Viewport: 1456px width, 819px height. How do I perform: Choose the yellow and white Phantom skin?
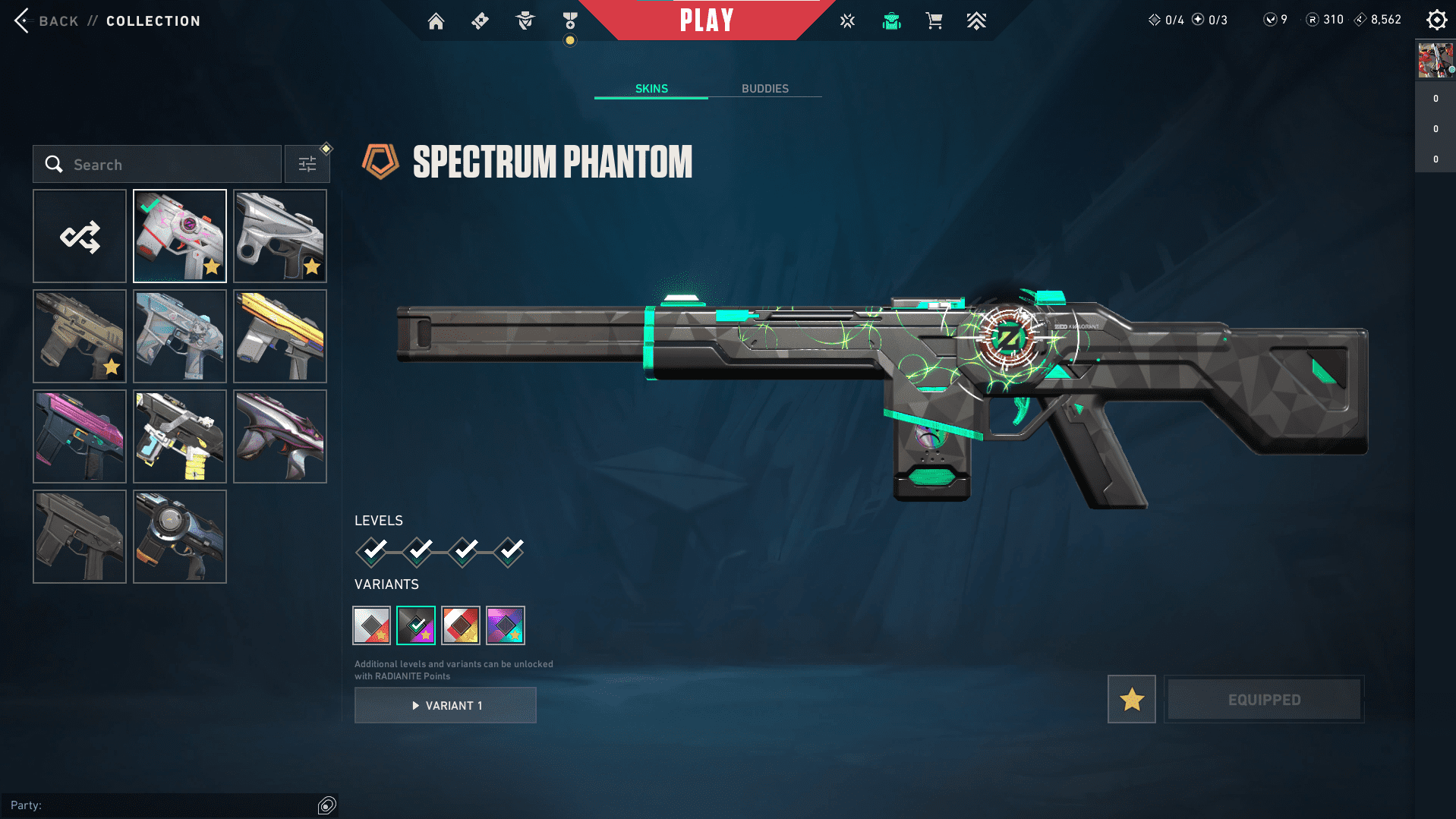[x=280, y=336]
